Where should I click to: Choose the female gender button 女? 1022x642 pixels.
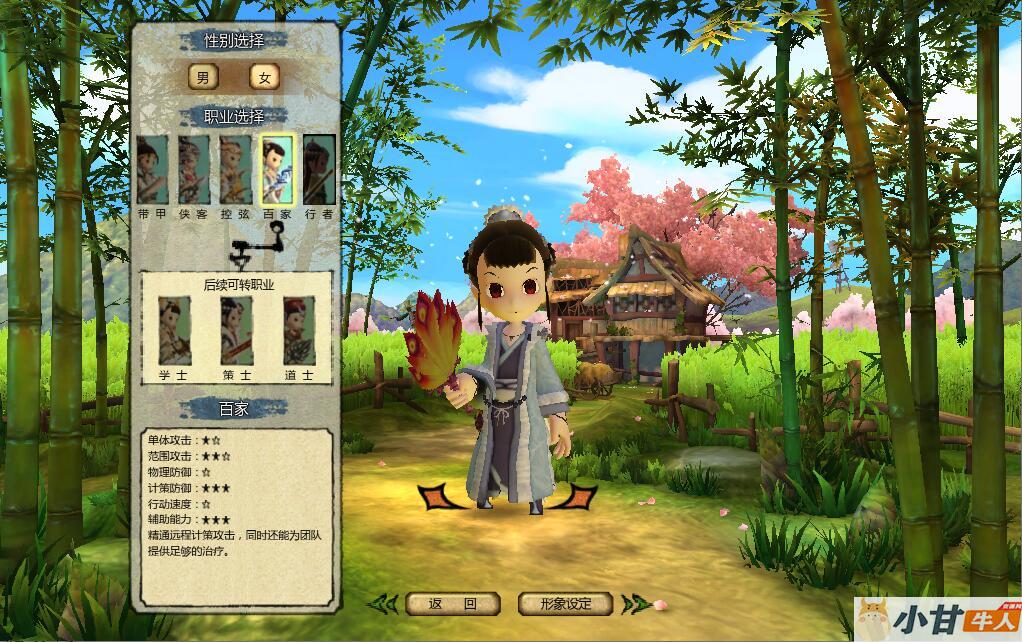(265, 78)
